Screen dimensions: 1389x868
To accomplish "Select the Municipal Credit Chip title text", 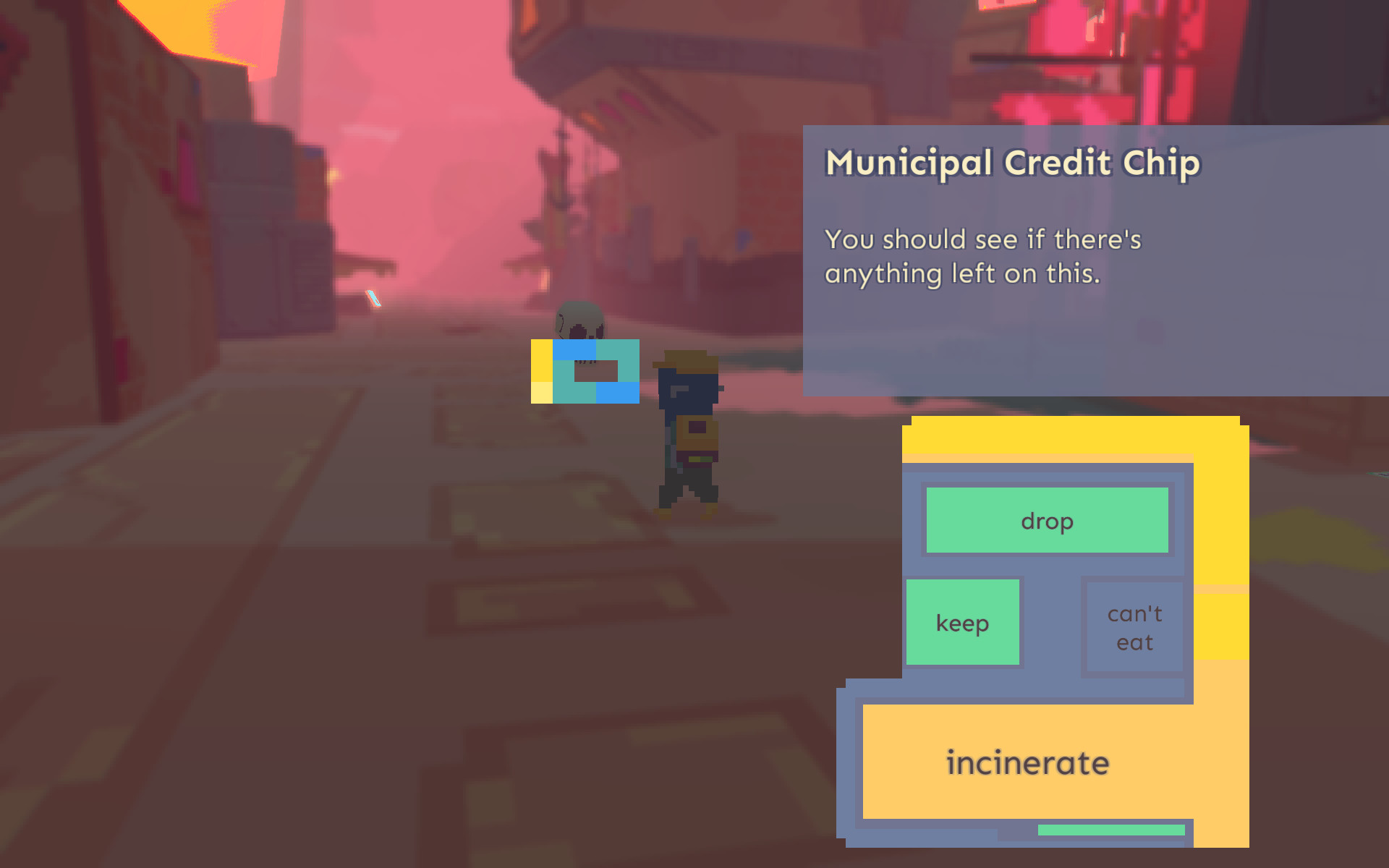I will point(1011,163).
